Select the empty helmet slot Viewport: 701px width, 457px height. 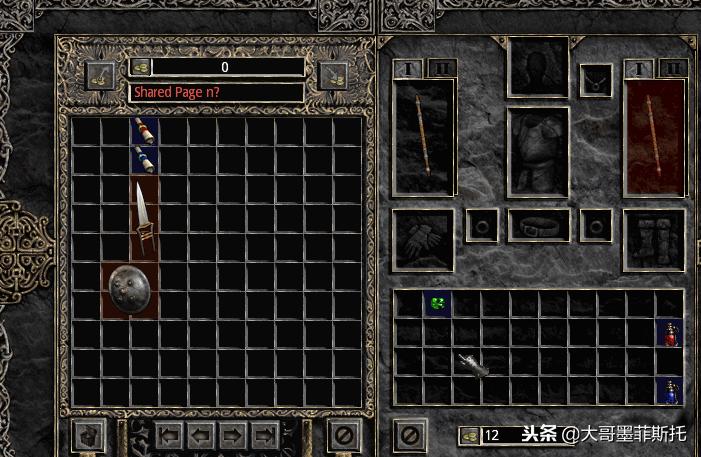click(x=539, y=68)
